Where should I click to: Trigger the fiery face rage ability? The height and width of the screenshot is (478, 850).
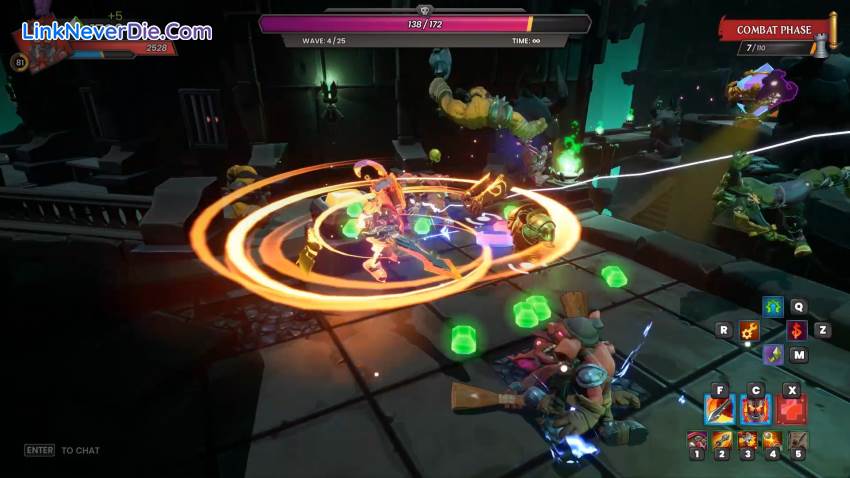(755, 409)
